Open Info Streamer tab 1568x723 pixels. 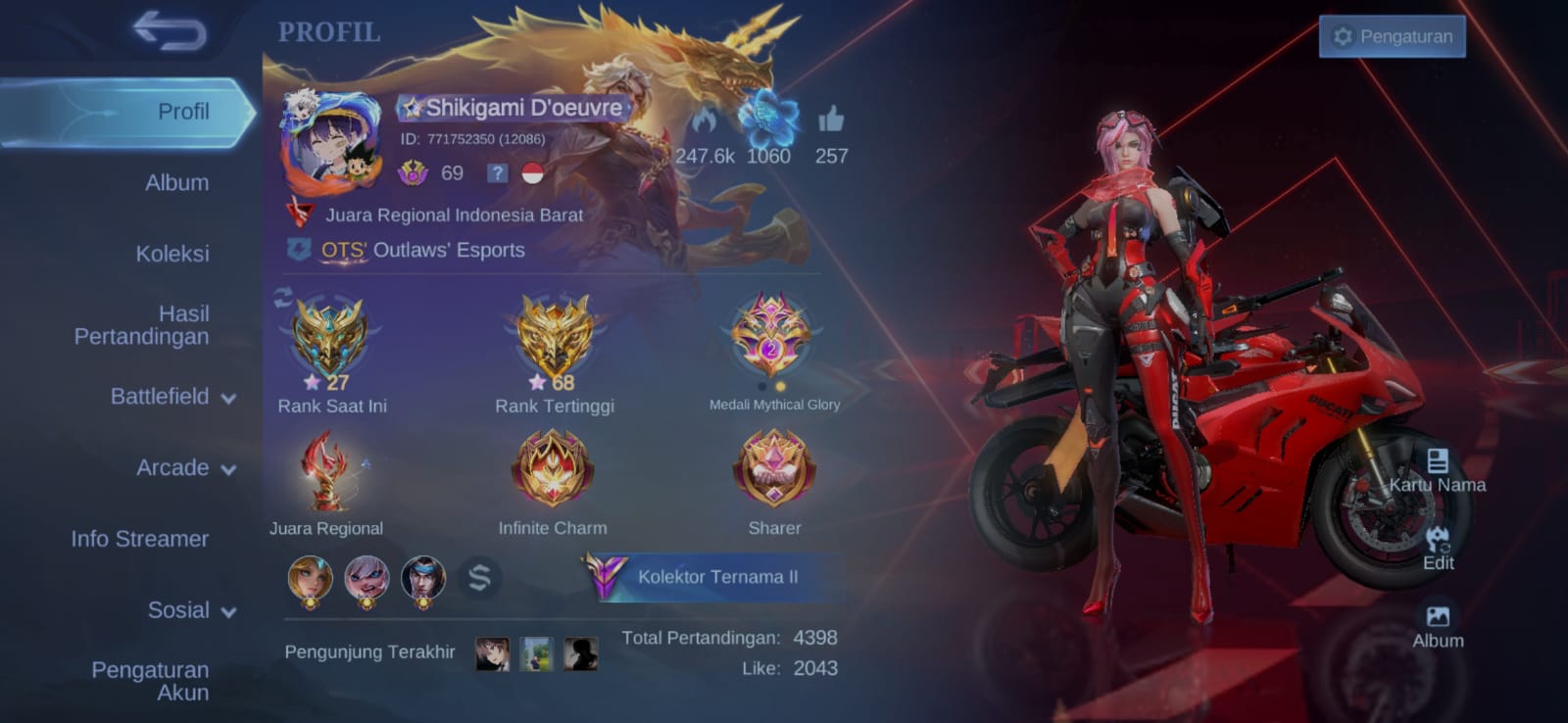[x=139, y=539]
